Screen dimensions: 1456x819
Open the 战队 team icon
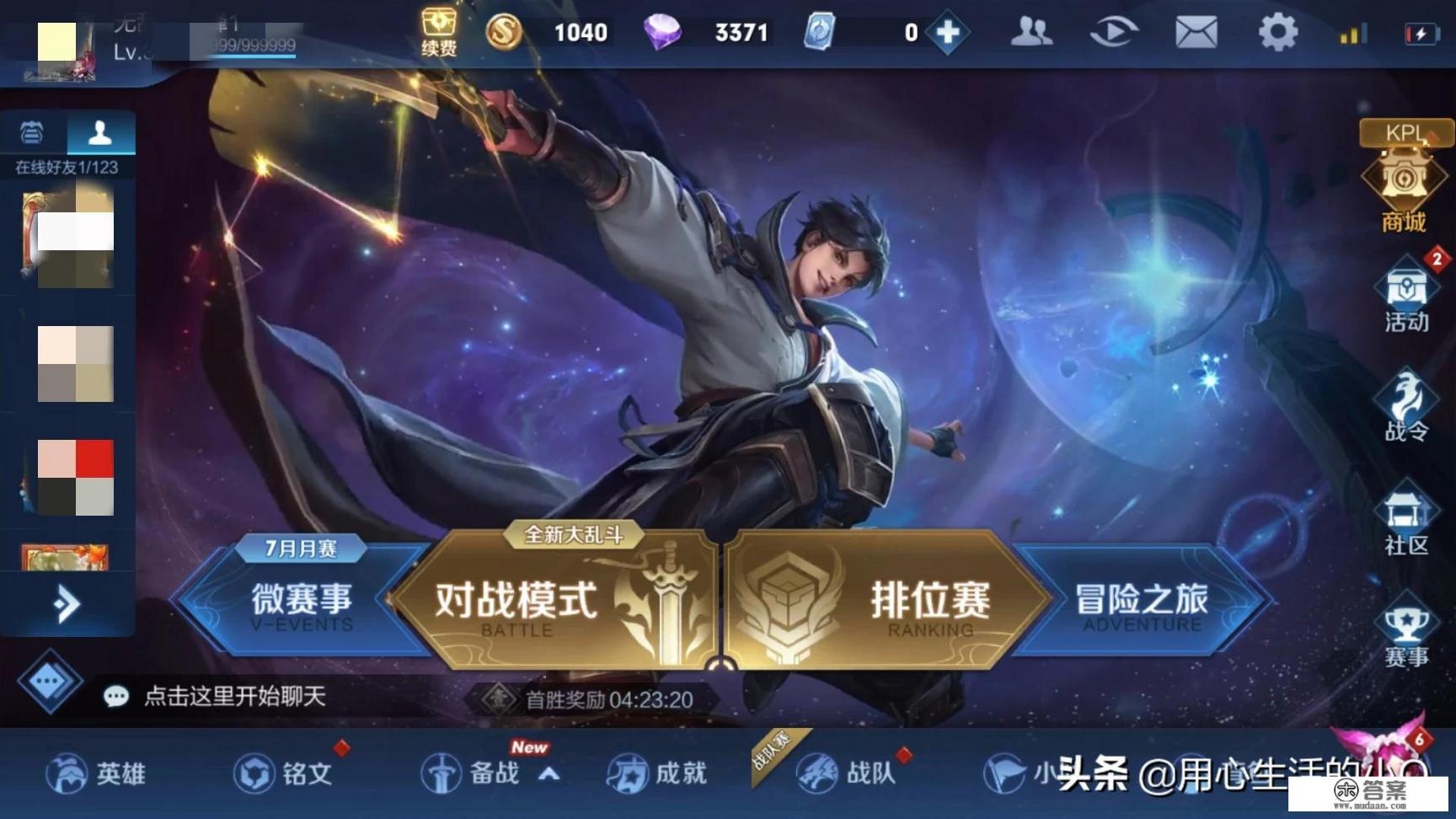pyautogui.click(x=843, y=773)
